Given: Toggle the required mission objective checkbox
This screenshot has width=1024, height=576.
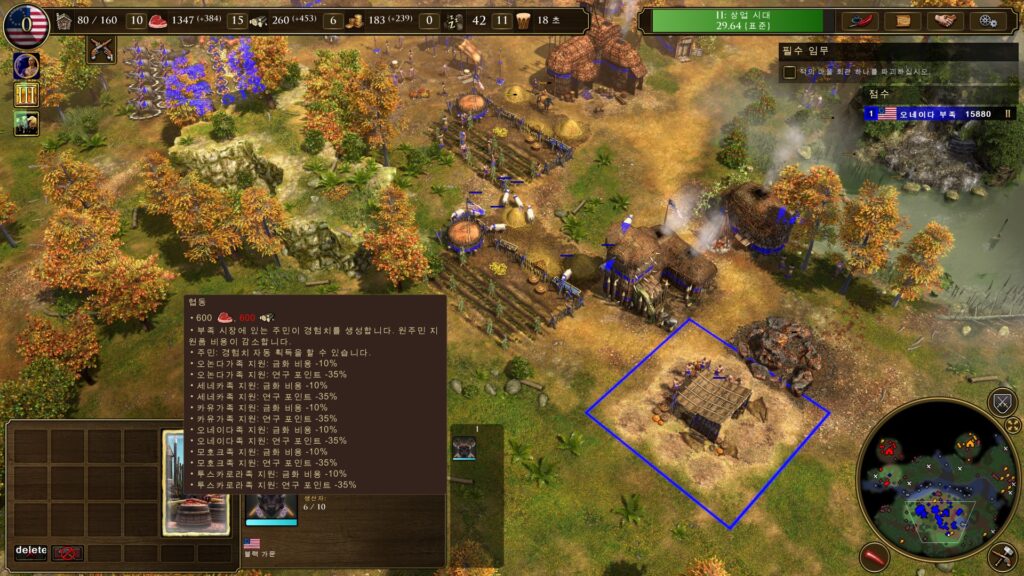Looking at the screenshot, I should click(790, 72).
